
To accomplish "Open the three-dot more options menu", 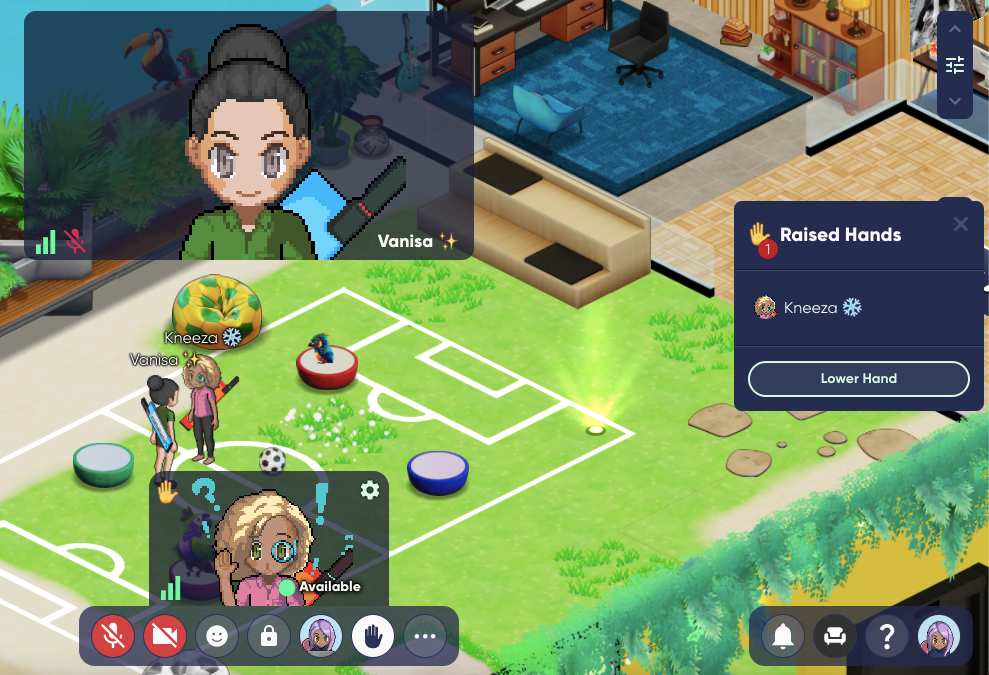I will (x=425, y=636).
